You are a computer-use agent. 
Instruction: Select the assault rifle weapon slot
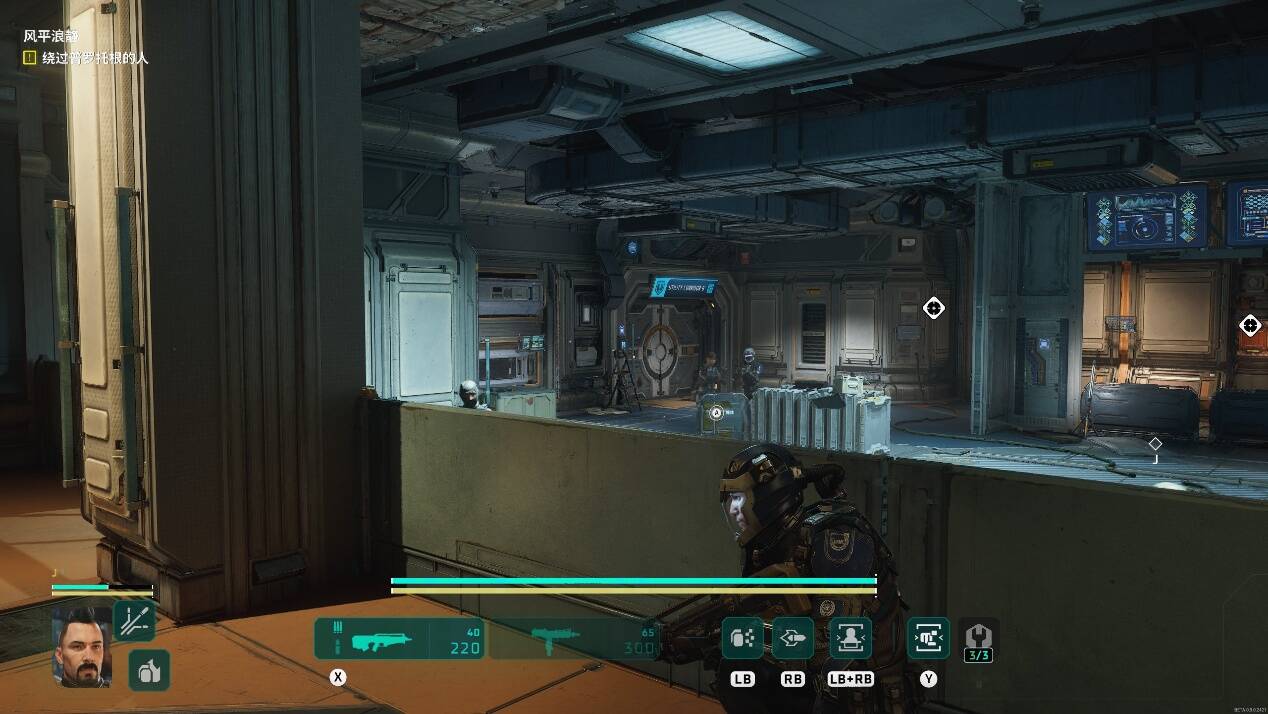[399, 638]
